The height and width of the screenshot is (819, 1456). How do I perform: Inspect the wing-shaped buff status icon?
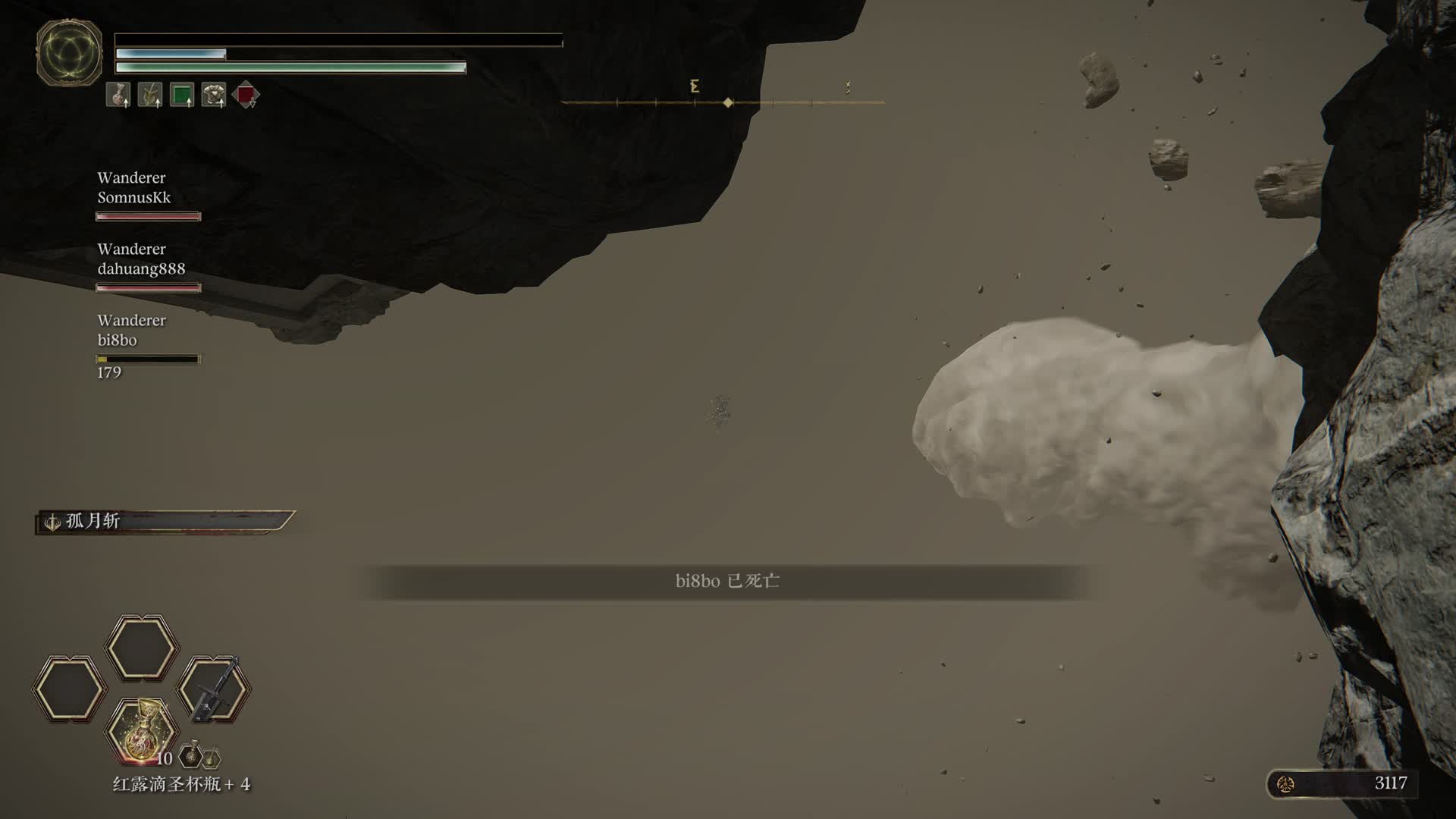150,95
